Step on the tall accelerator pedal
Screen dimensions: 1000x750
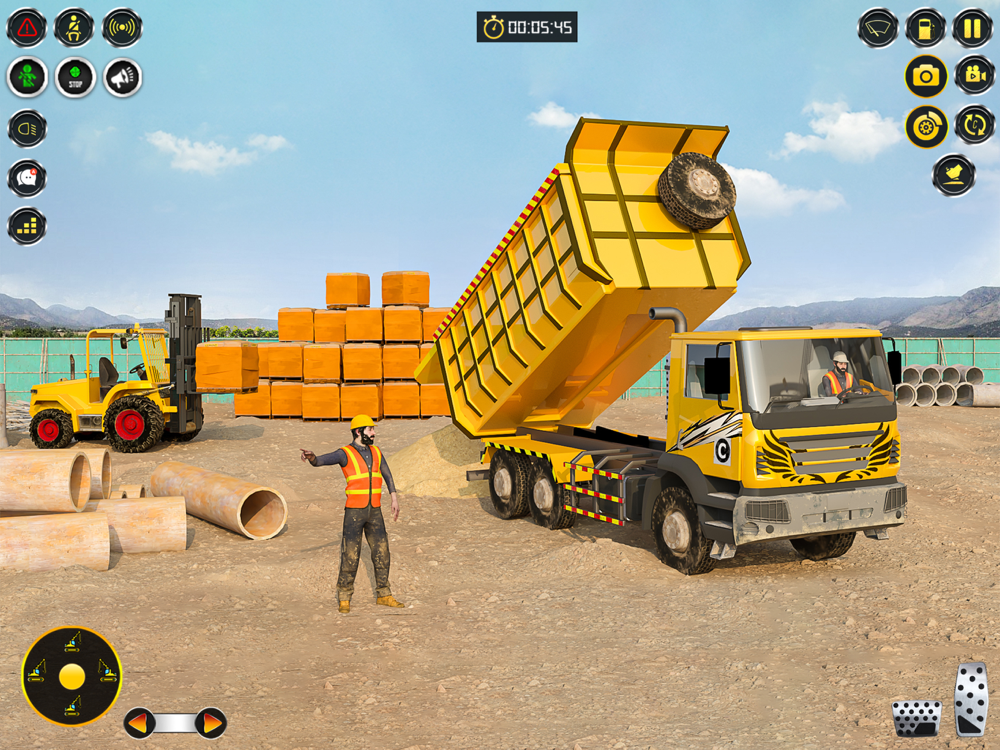click(971, 699)
